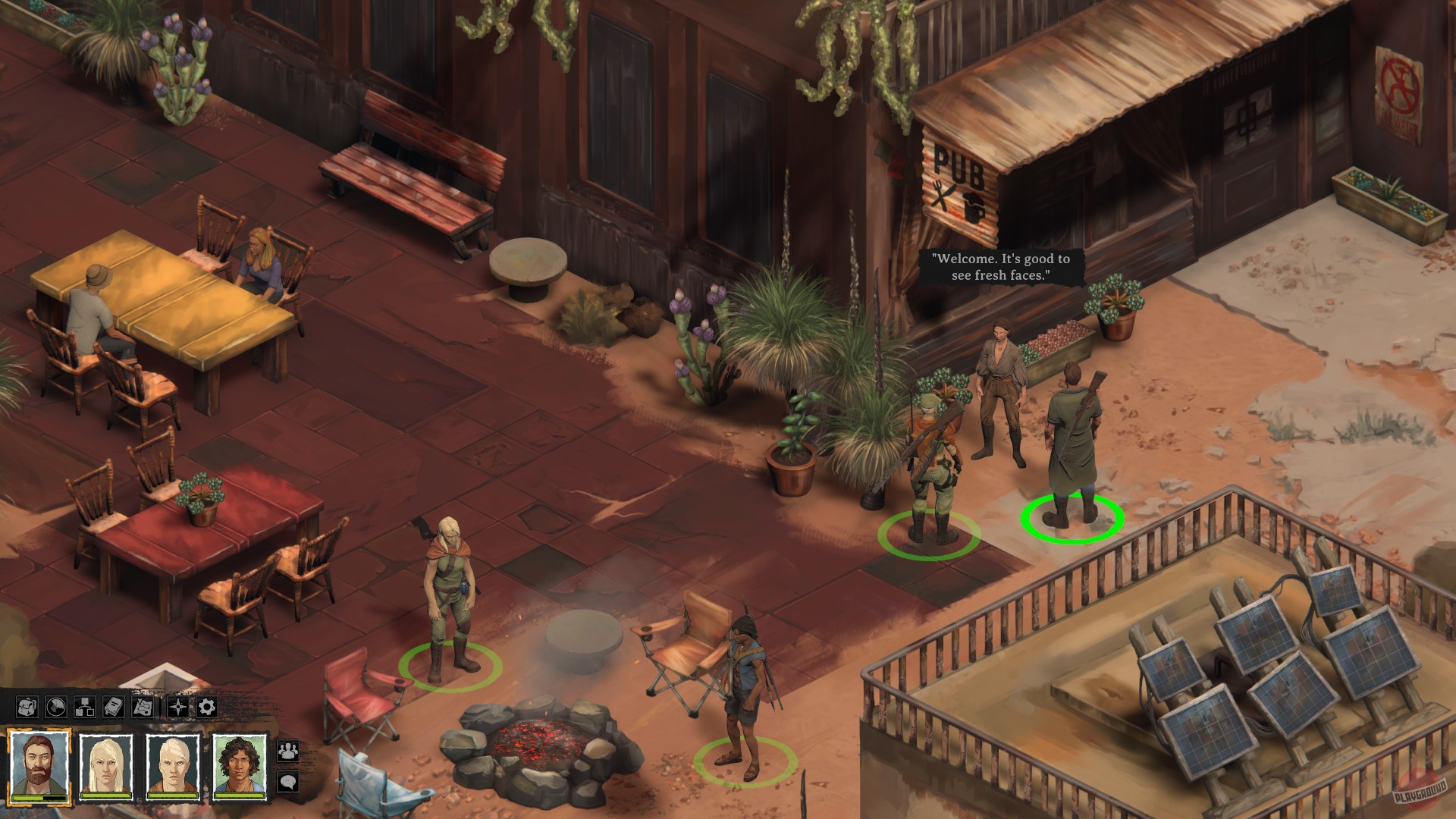Click the 'Welcome' dialogue bubble text

[1003, 267]
